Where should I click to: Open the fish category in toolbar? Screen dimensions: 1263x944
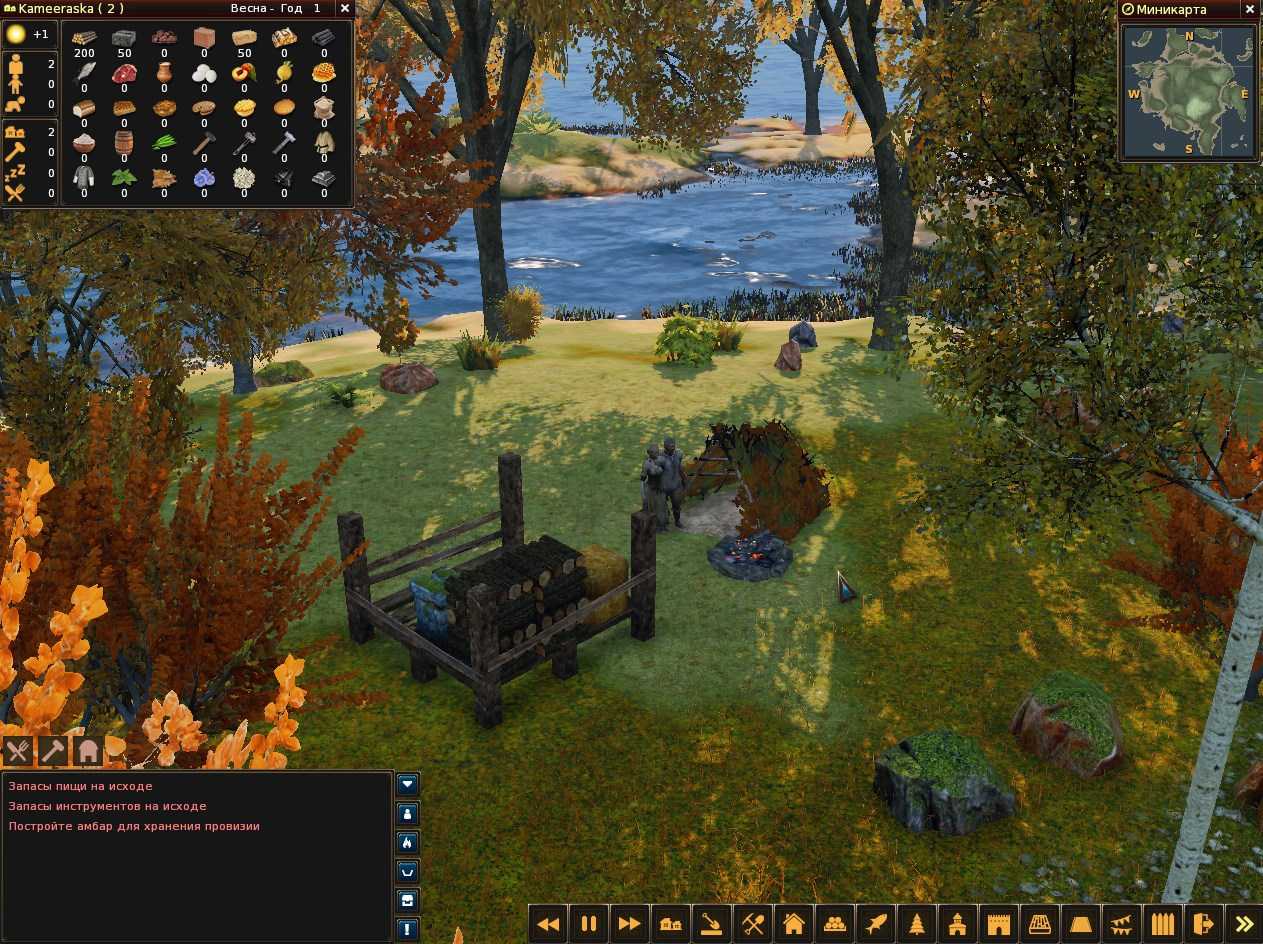[x=875, y=924]
